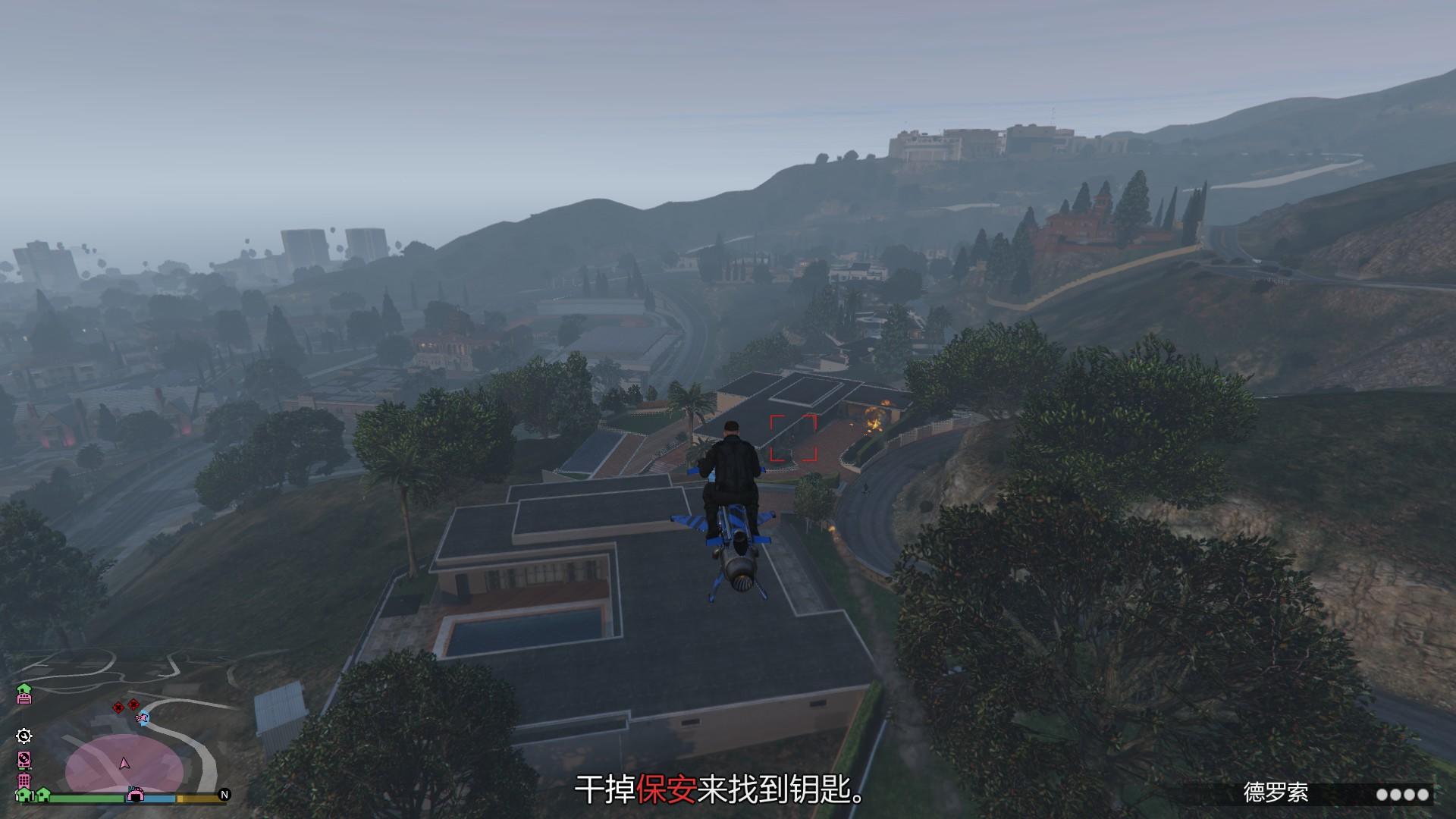Click the left red enemy blip
This screenshot has height=819, width=1456.
(118, 708)
